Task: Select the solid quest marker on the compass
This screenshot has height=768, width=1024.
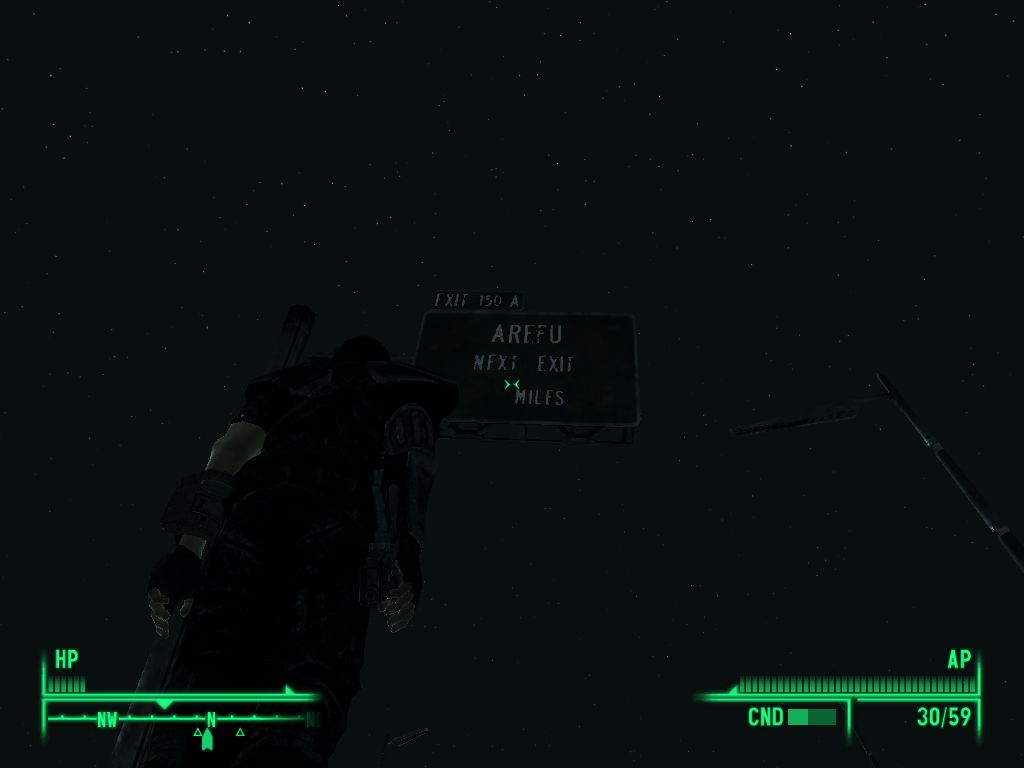Action: click(x=207, y=739)
